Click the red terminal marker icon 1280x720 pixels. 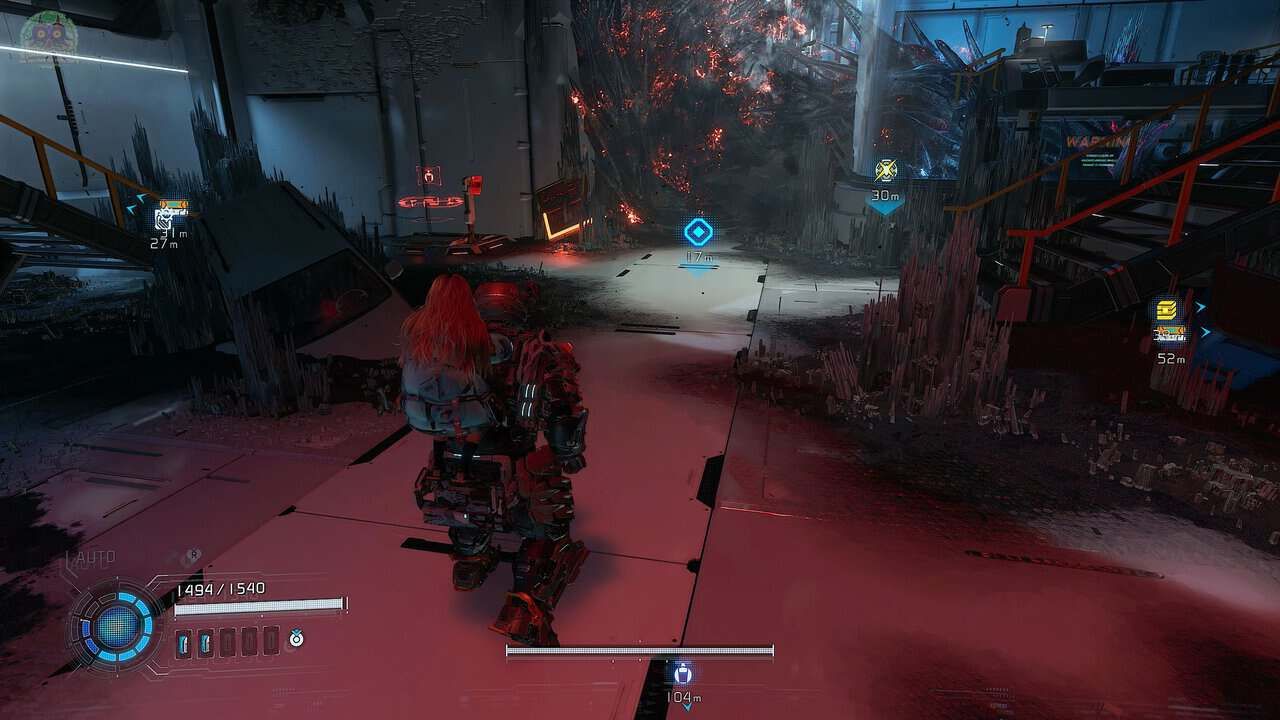coord(430,176)
